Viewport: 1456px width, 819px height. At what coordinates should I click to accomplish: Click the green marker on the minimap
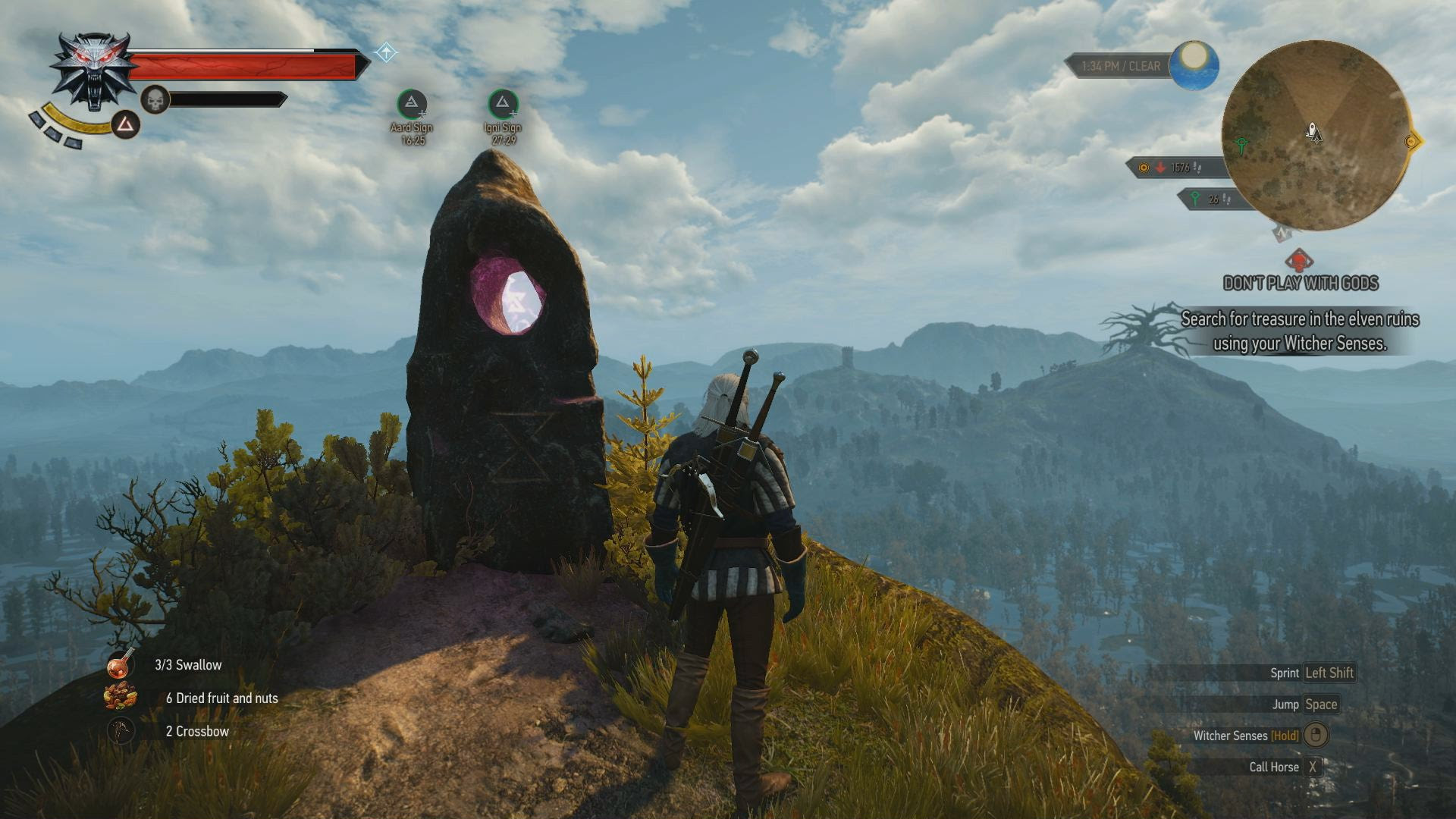click(x=1241, y=144)
